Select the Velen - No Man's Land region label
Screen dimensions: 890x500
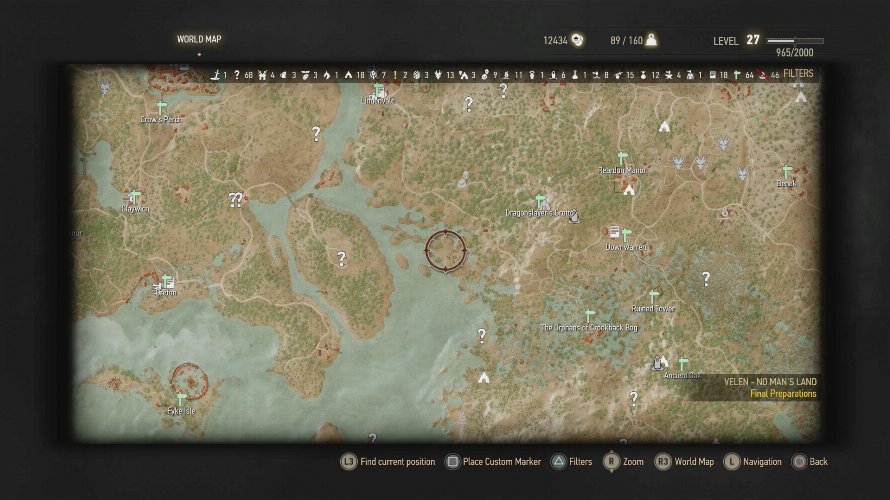coord(770,381)
